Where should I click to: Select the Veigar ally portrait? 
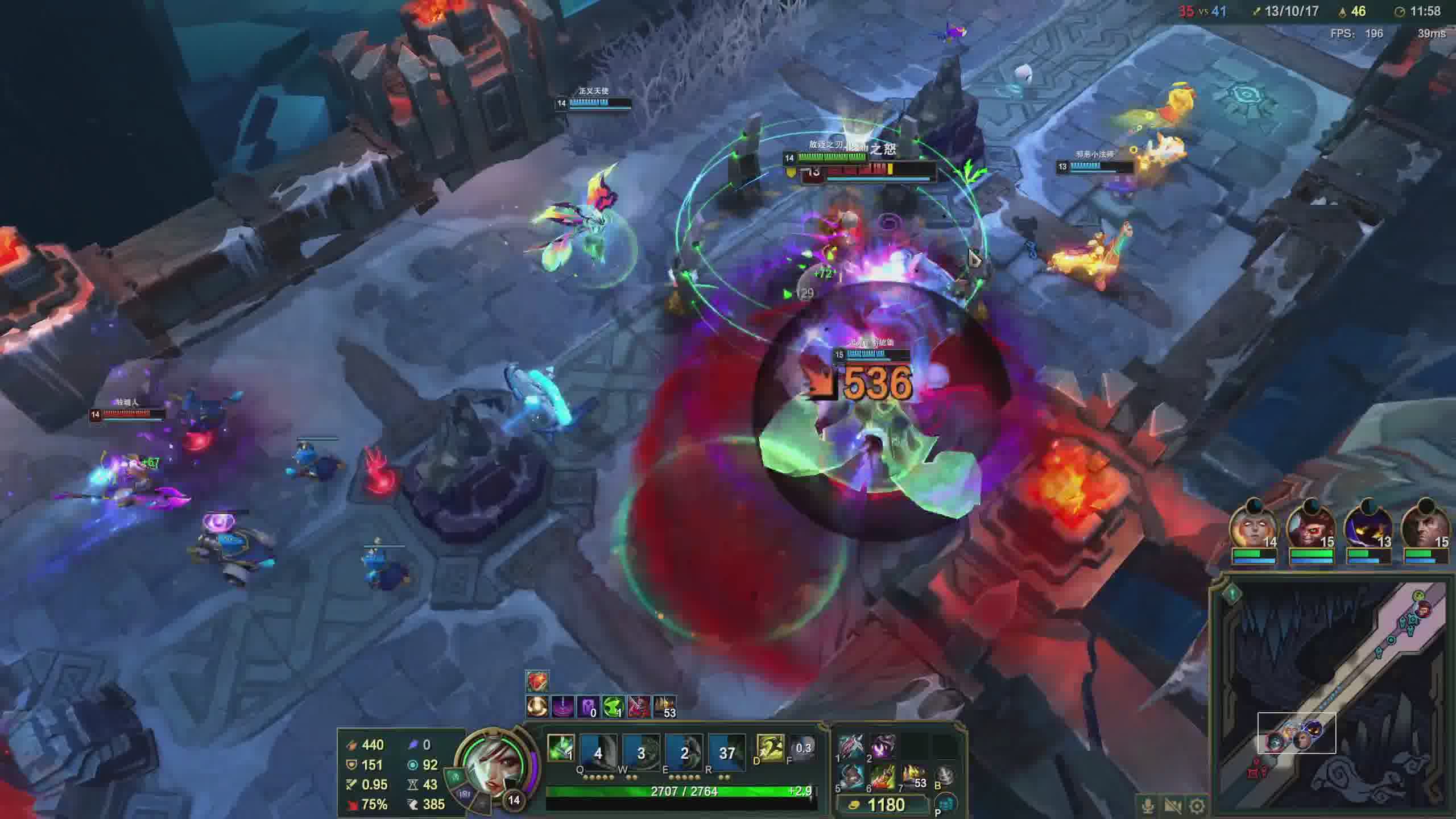point(1368,526)
